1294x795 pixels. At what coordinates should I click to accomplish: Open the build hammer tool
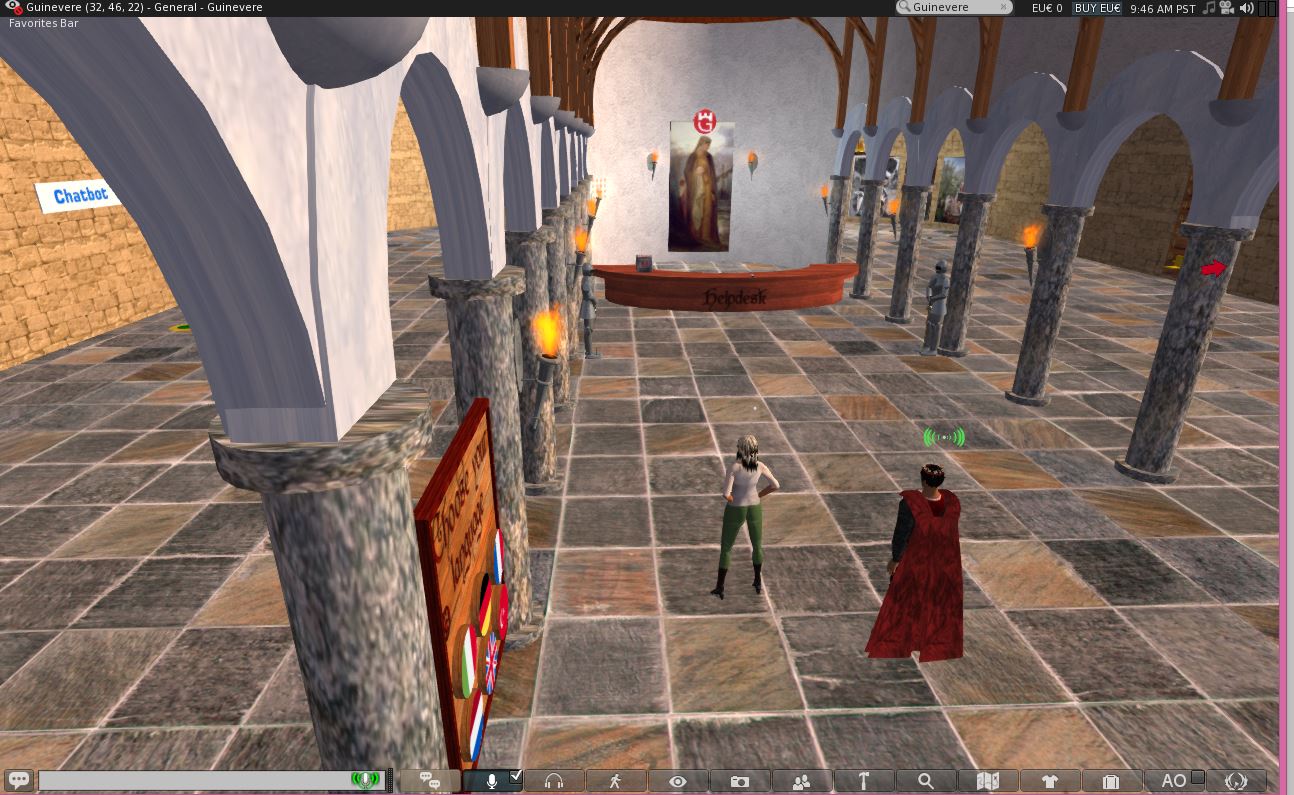[x=863, y=781]
